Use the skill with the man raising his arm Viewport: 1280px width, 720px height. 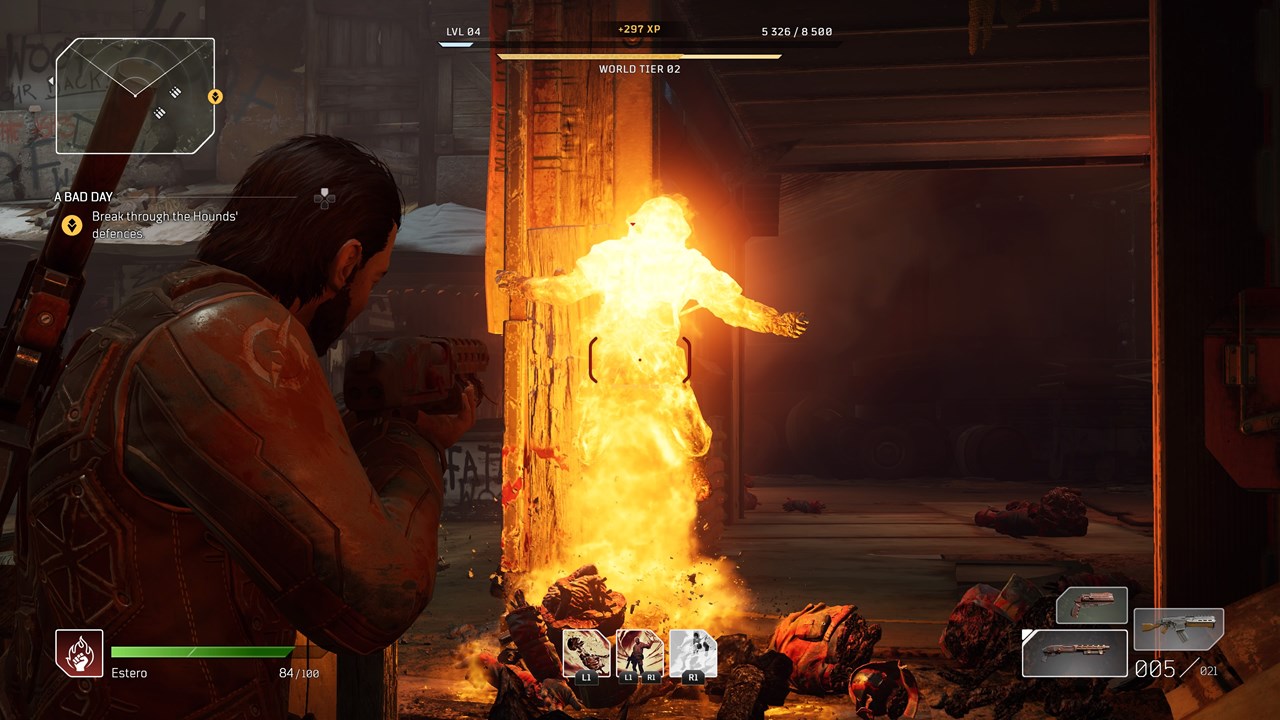point(640,652)
